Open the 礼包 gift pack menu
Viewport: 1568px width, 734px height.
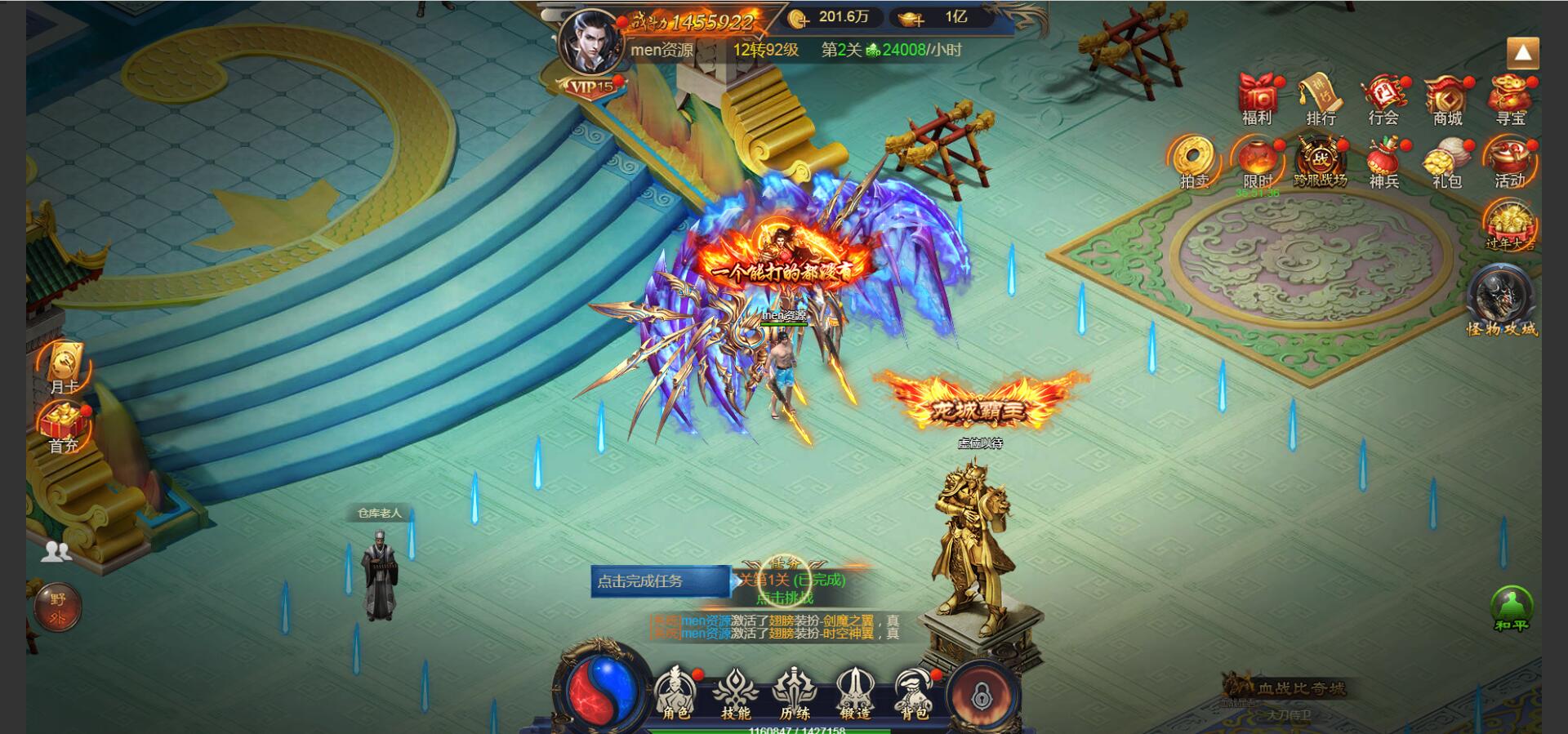pyautogui.click(x=1446, y=162)
